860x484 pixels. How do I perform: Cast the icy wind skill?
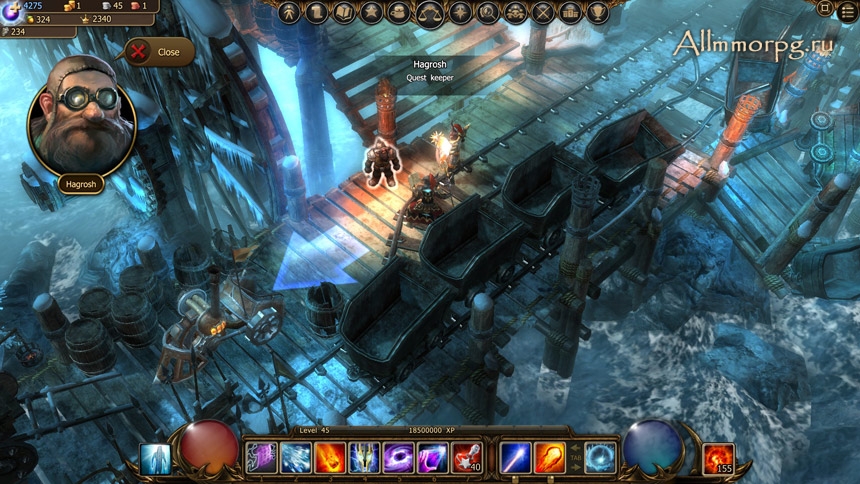click(296, 458)
